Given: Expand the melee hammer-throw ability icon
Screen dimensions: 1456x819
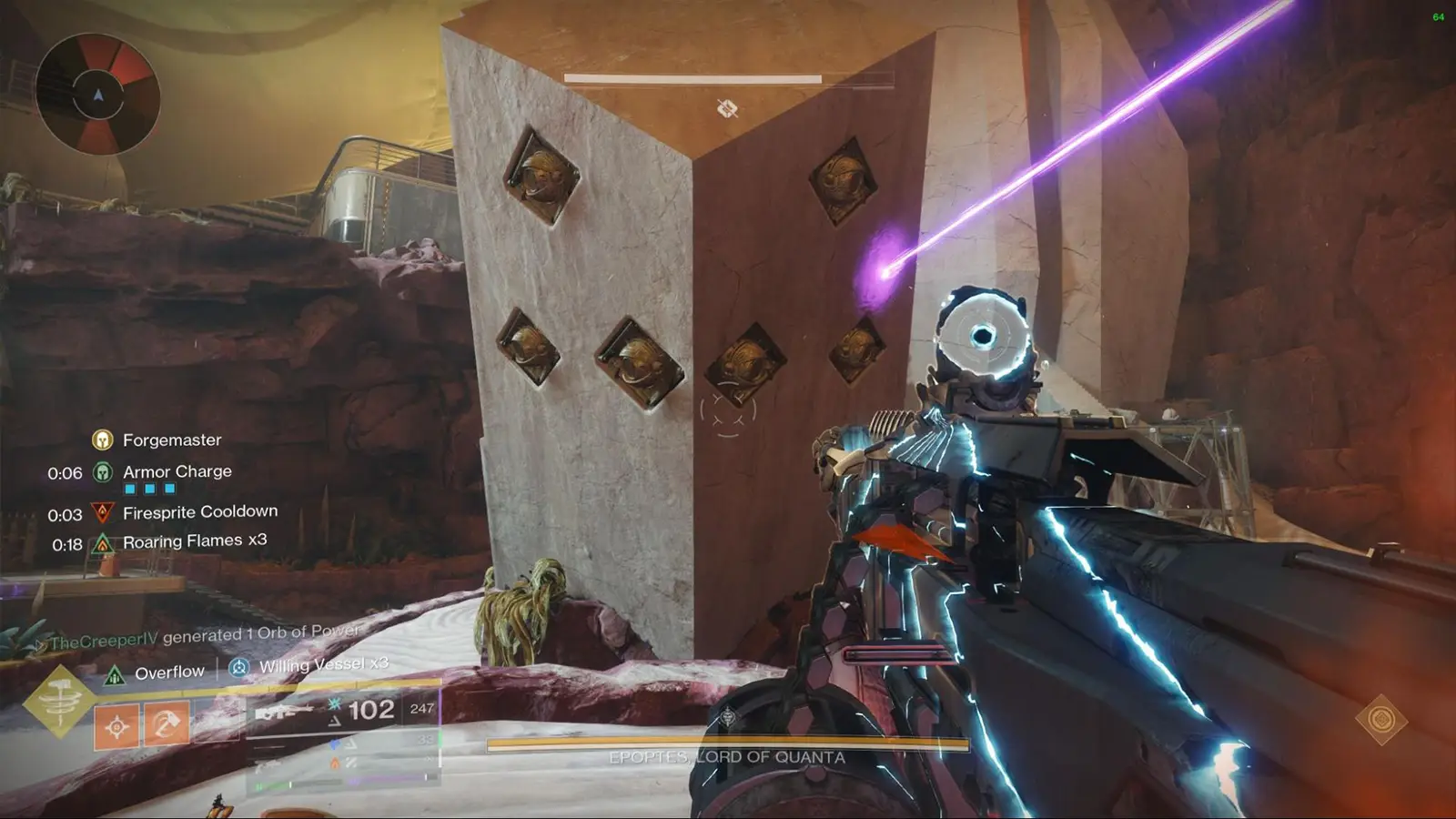Looking at the screenshot, I should tap(166, 723).
